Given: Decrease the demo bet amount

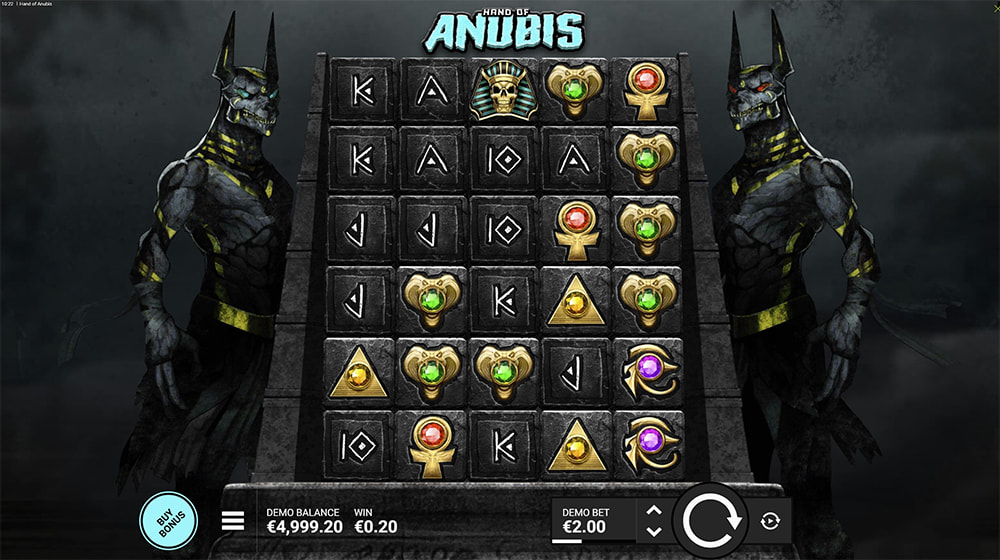Looking at the screenshot, I should click(x=654, y=531).
